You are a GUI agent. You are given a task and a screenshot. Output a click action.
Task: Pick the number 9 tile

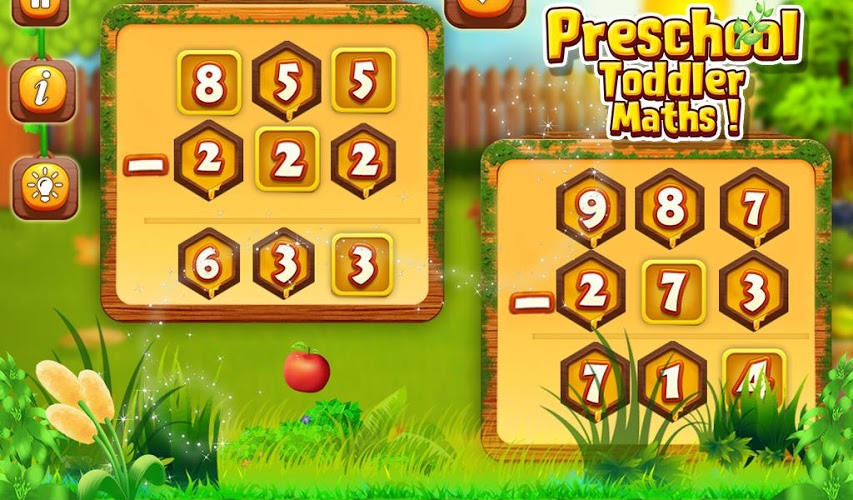591,209
